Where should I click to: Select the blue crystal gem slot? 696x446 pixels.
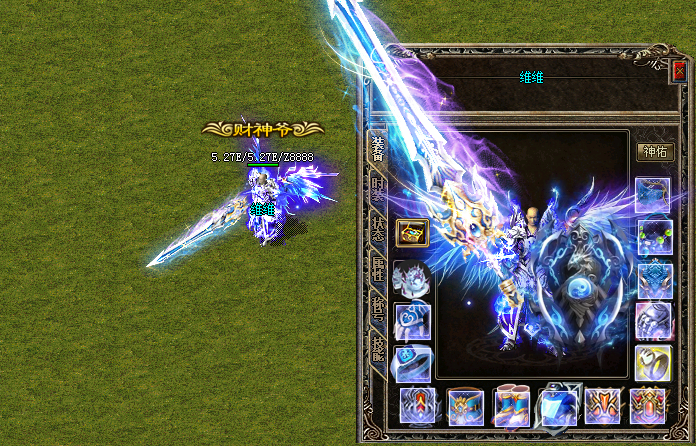tap(557, 406)
